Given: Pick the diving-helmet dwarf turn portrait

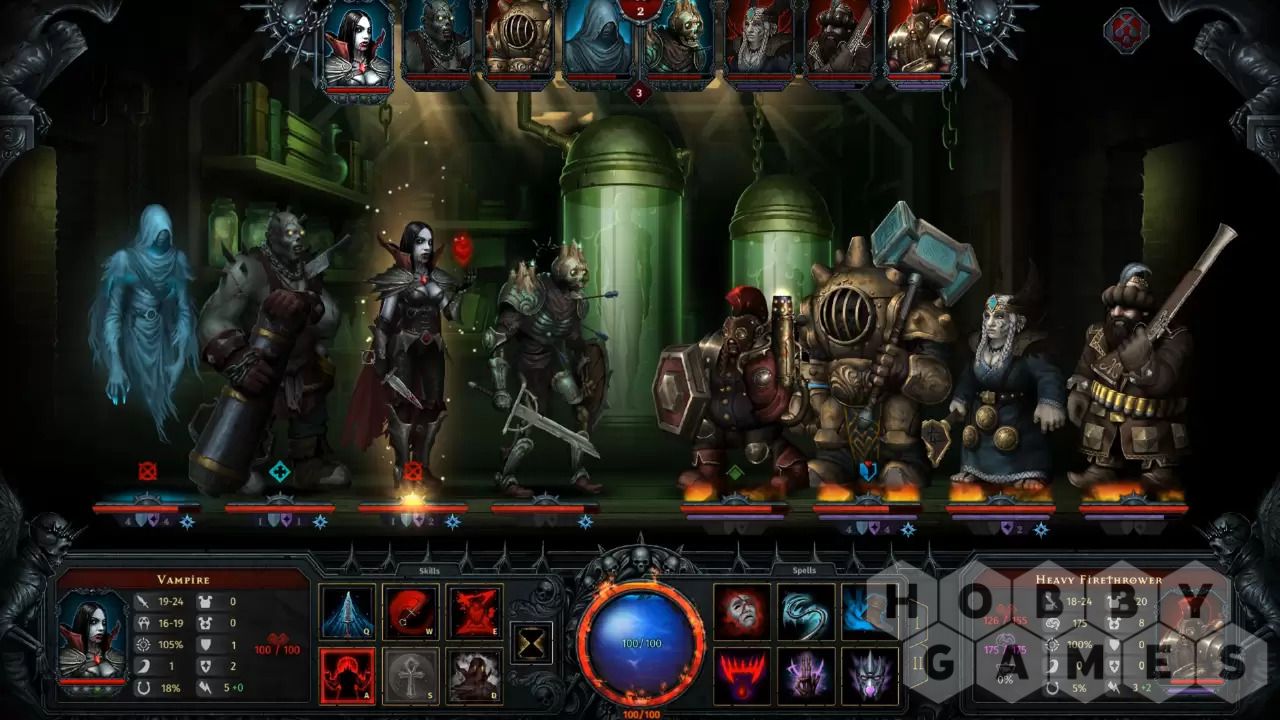Looking at the screenshot, I should pos(518,40).
